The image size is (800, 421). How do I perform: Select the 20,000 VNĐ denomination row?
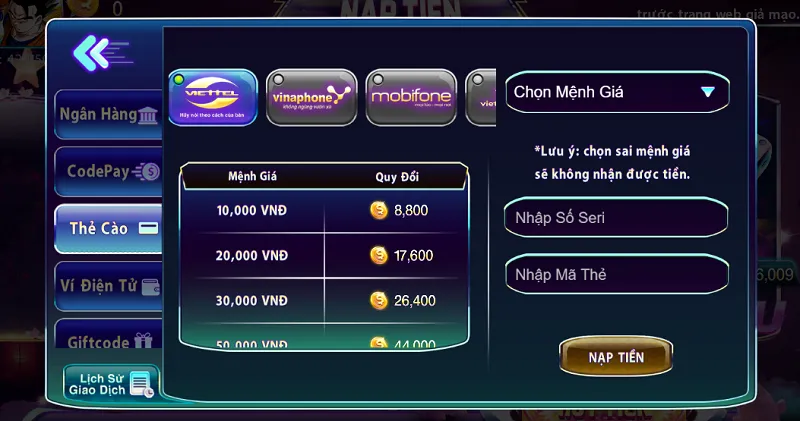[x=322, y=256]
